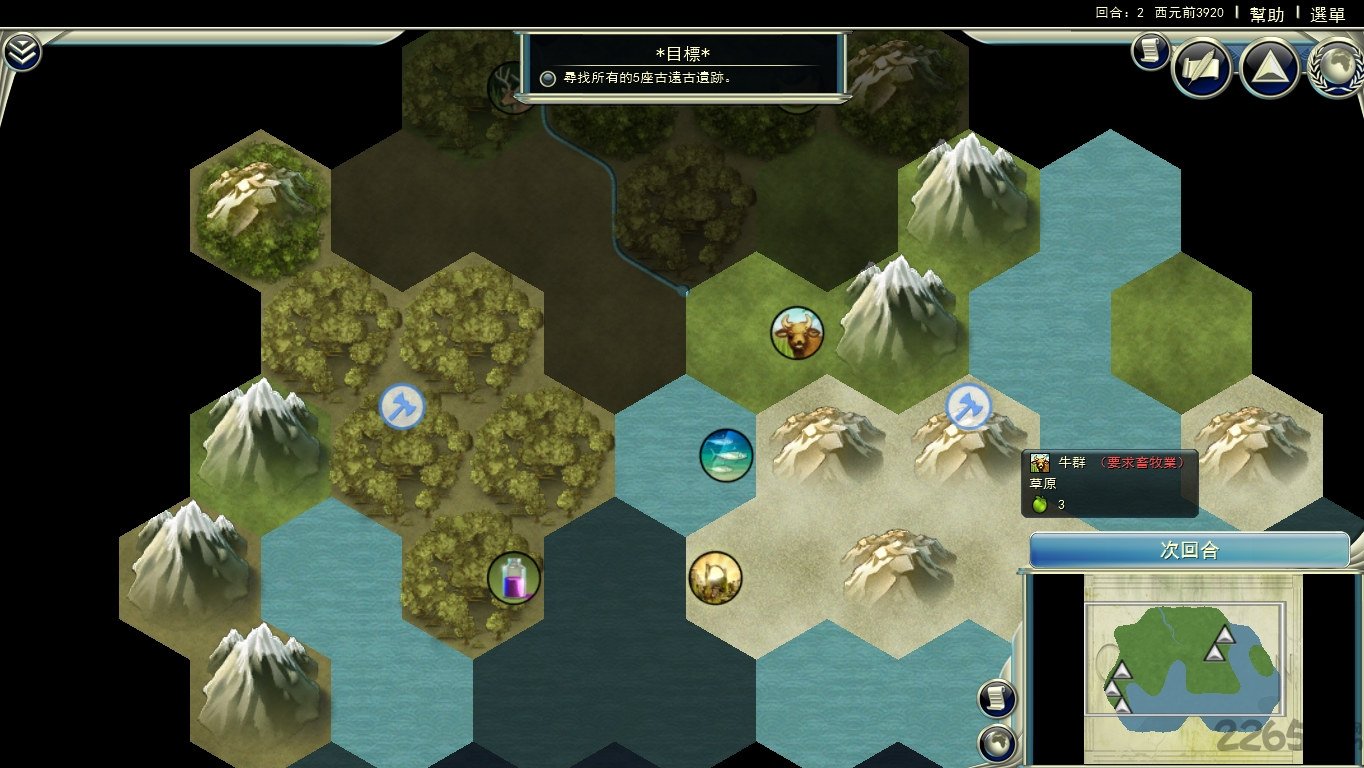This screenshot has width=1364, height=768.
Task: Click the 次回合 next turn button
Action: [x=1189, y=551]
